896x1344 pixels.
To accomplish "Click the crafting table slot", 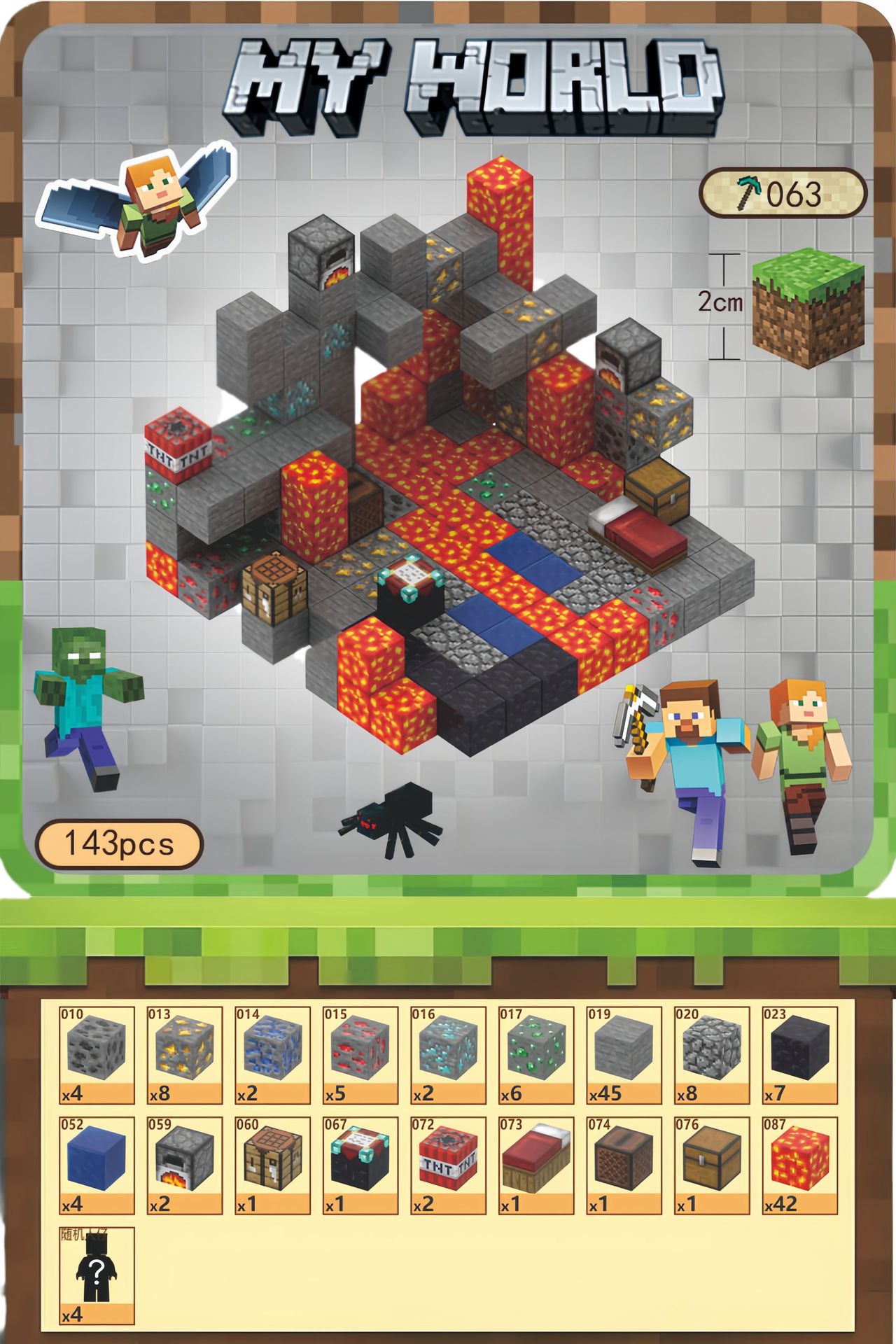I will [x=272, y=1165].
